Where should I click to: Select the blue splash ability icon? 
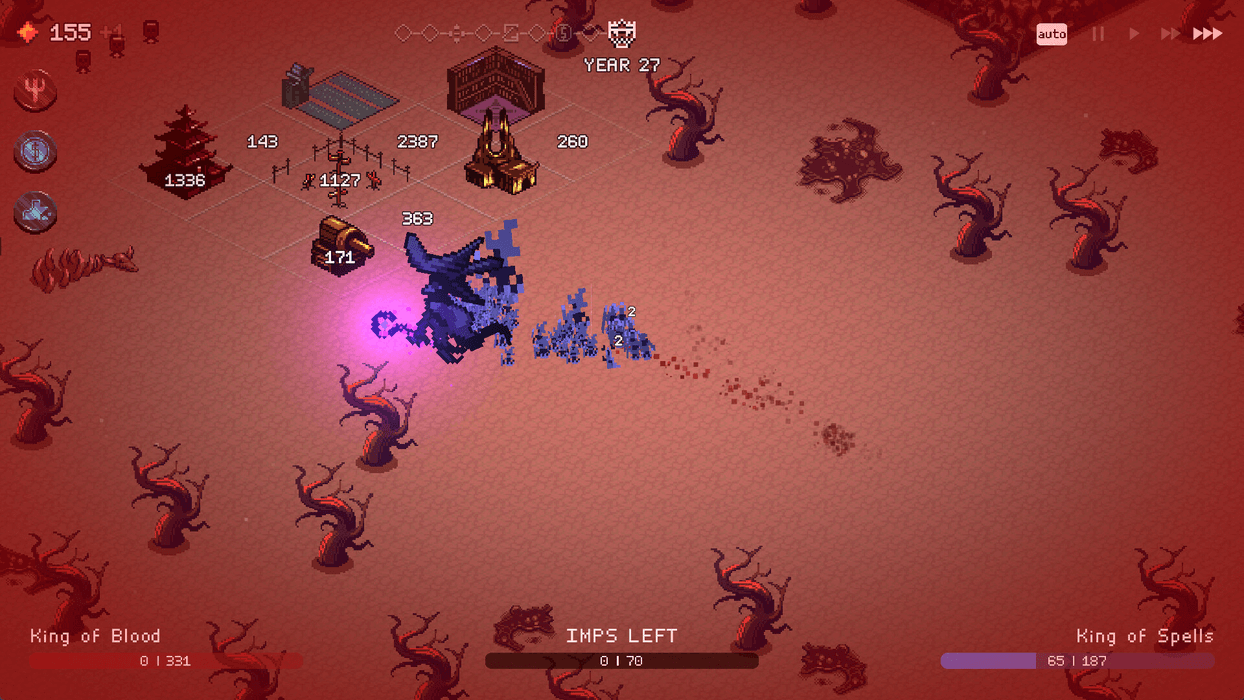36,212
